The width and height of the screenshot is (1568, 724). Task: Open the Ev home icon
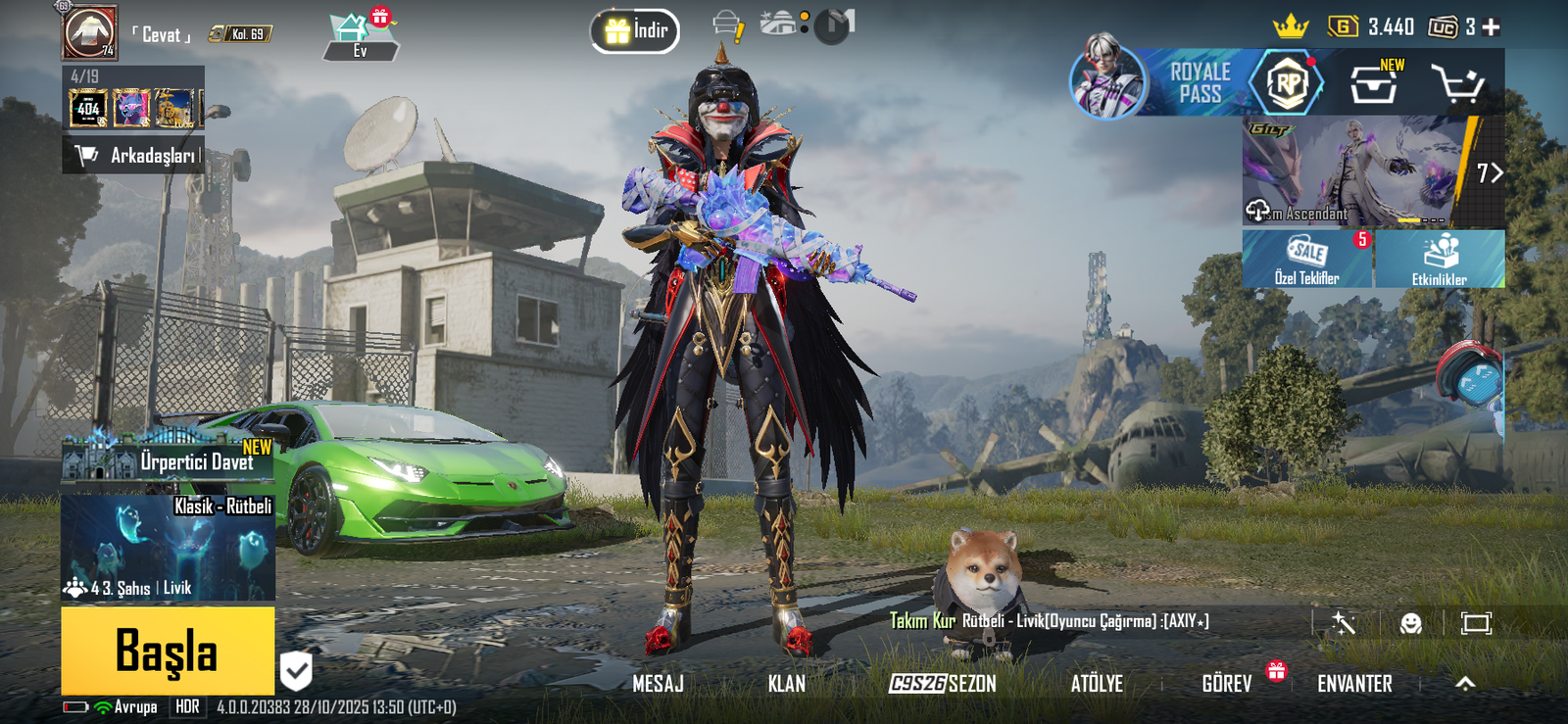click(x=360, y=36)
